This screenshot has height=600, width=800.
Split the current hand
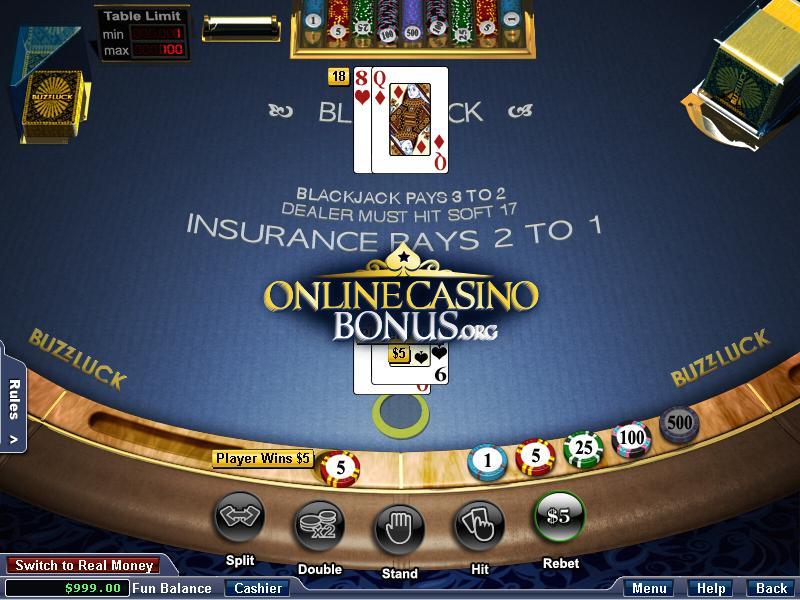tap(240, 518)
